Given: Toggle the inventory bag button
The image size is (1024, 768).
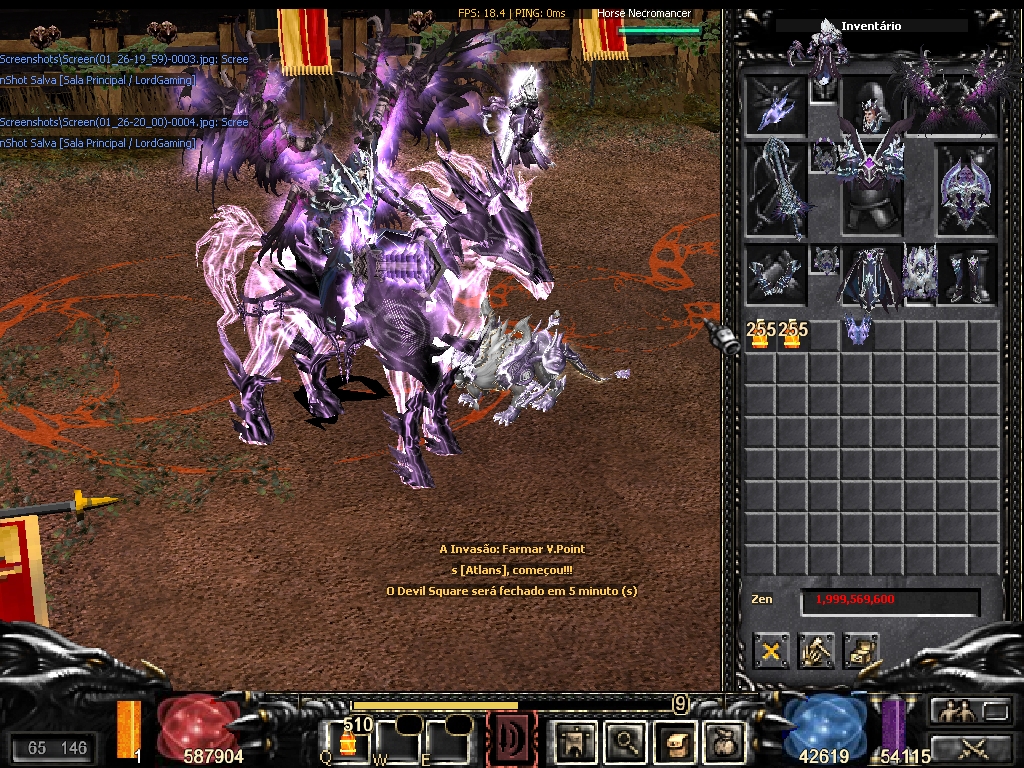Looking at the screenshot, I should [724, 740].
